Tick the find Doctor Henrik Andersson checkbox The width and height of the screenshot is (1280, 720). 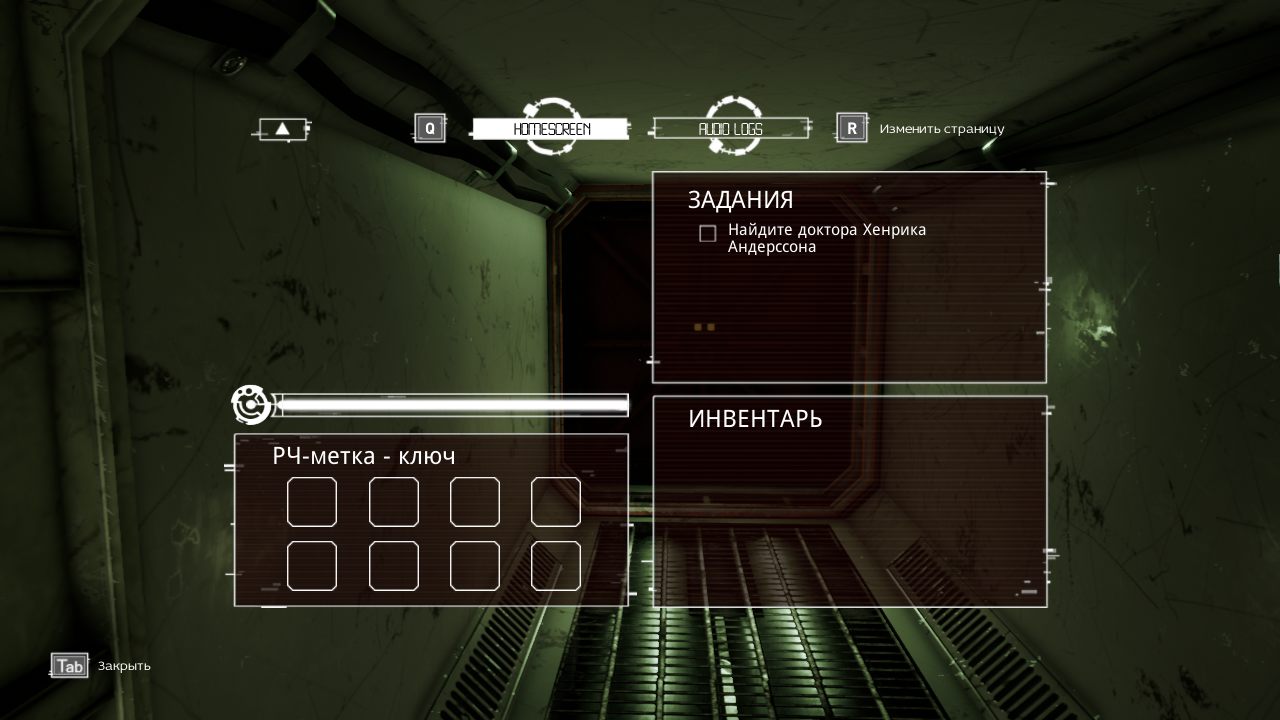[x=708, y=233]
